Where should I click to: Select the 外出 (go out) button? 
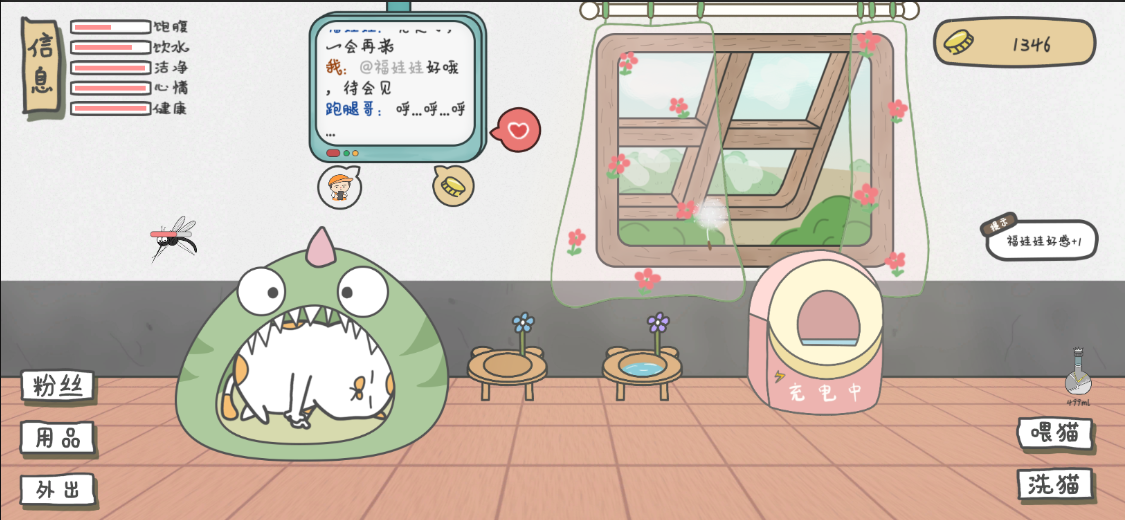(58, 490)
